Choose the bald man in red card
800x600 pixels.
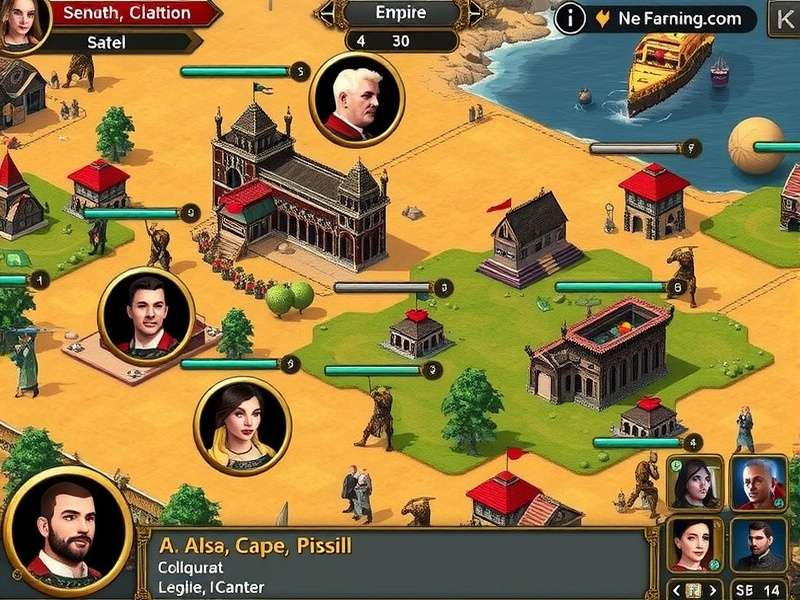(758, 482)
